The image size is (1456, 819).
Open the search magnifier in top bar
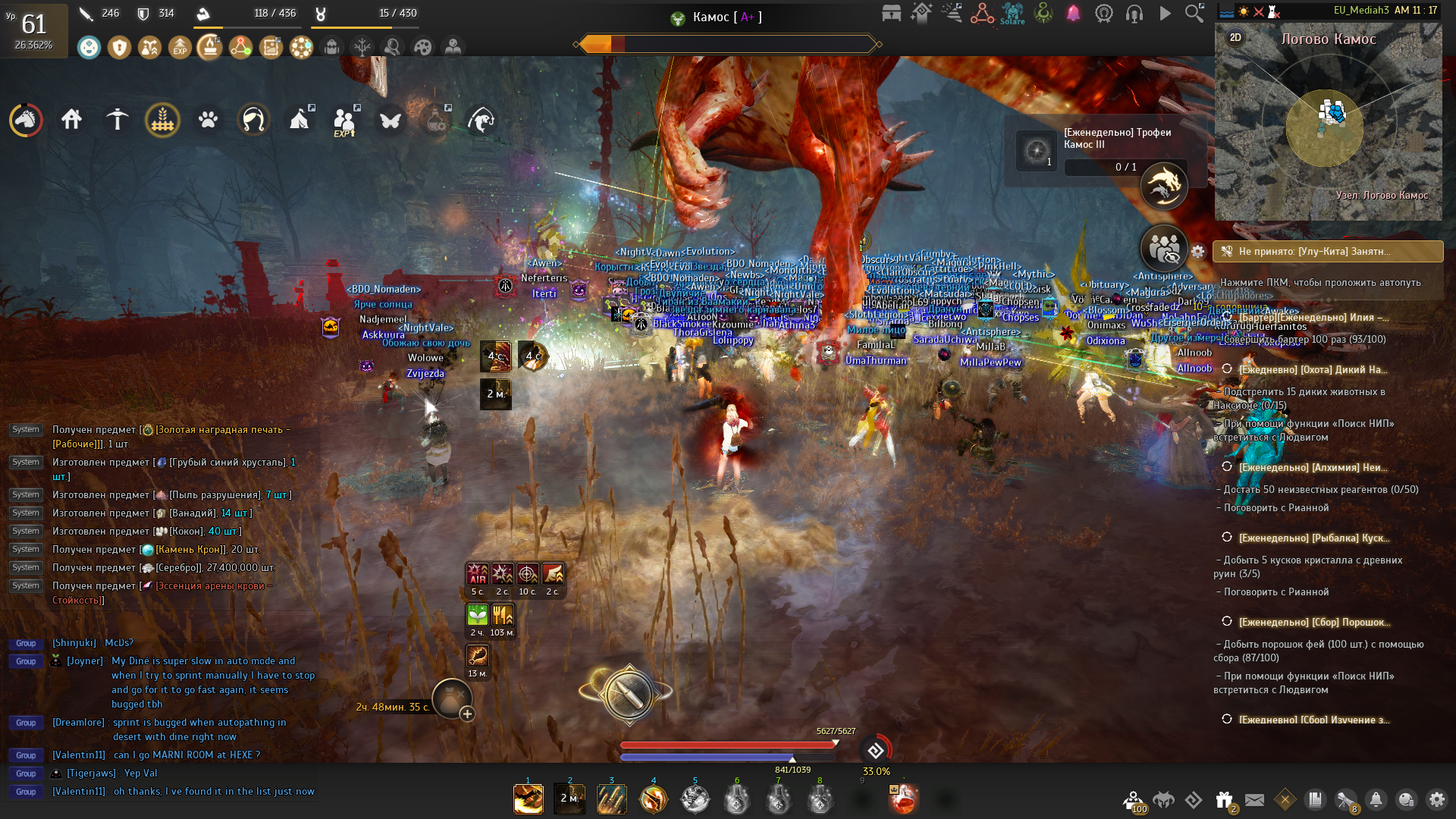pyautogui.click(x=1194, y=13)
